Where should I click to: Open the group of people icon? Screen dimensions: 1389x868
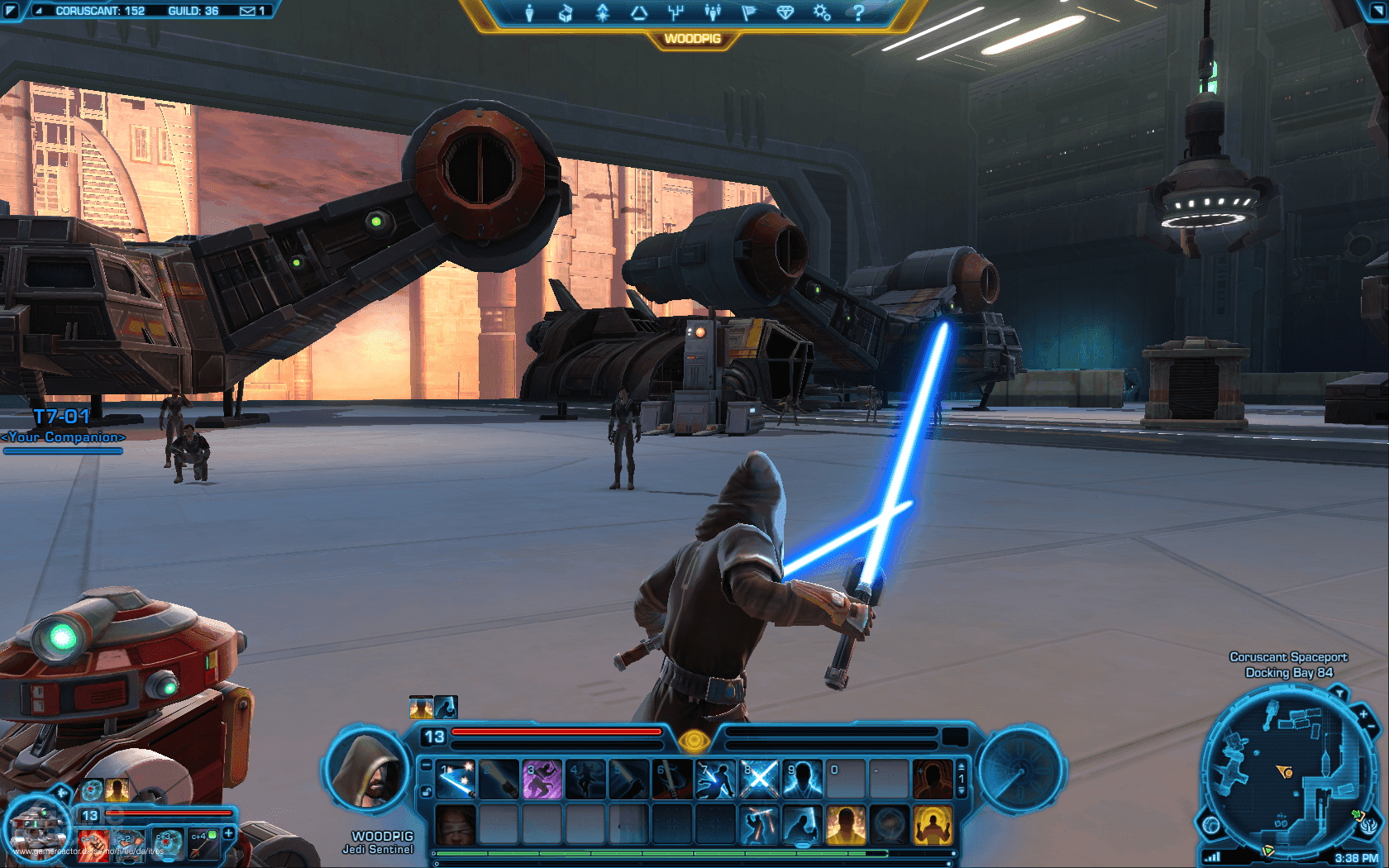[x=713, y=12]
